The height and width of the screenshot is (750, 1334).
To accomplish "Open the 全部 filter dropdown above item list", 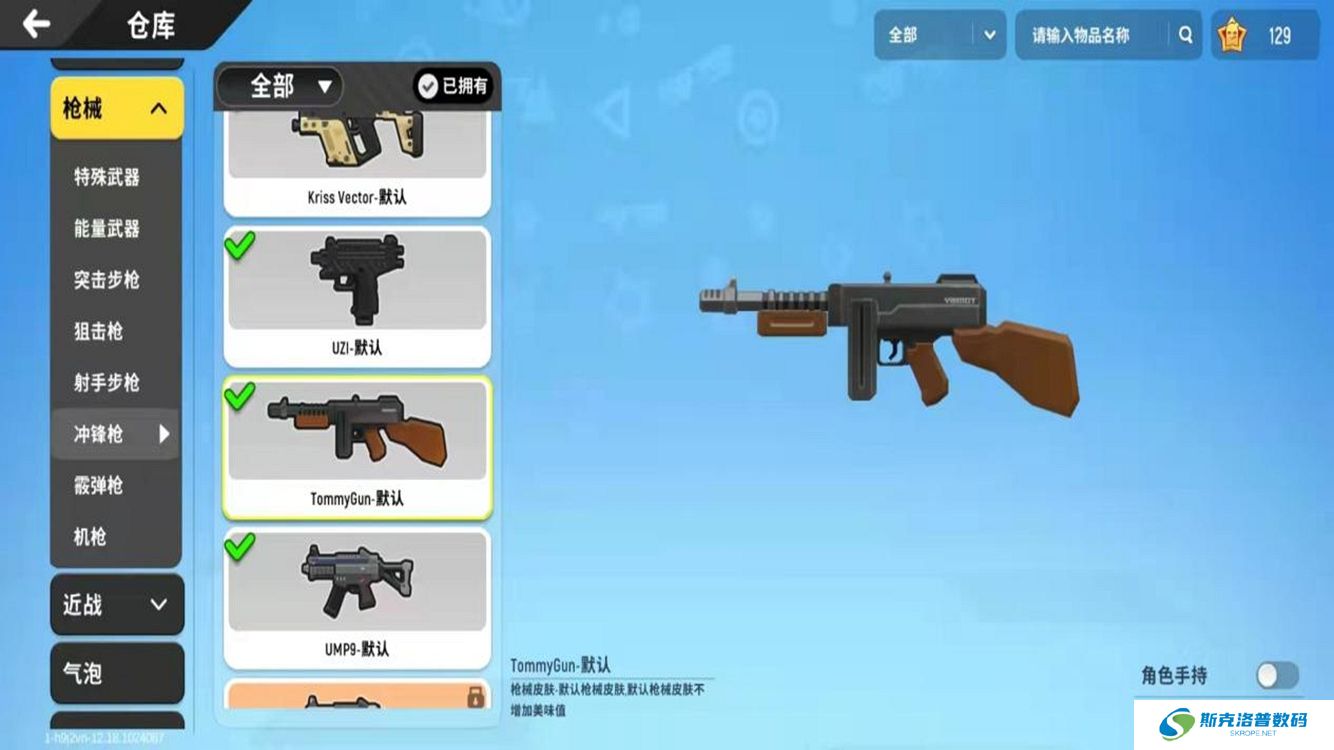I will [x=280, y=86].
